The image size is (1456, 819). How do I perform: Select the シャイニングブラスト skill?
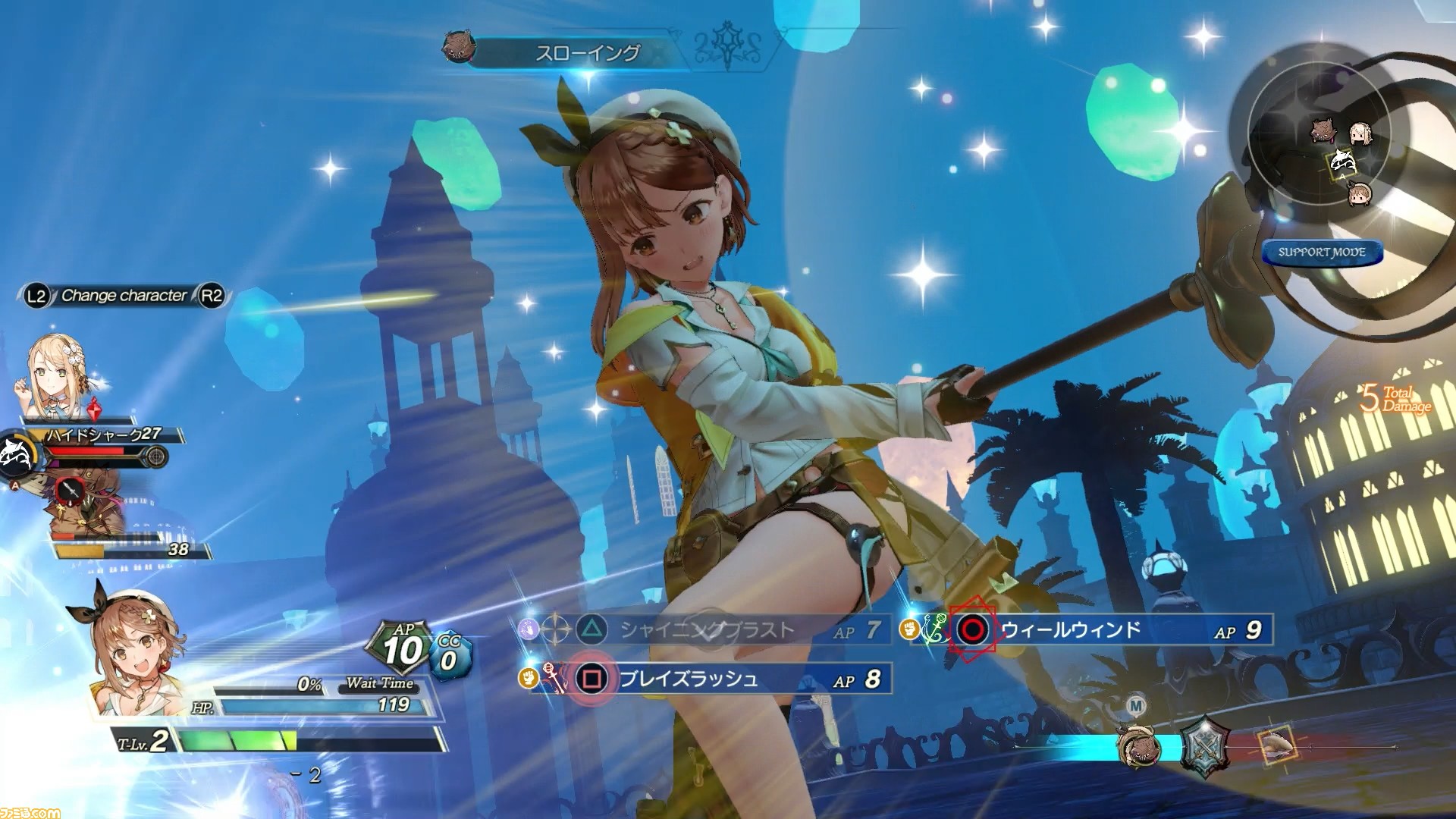pos(705,630)
